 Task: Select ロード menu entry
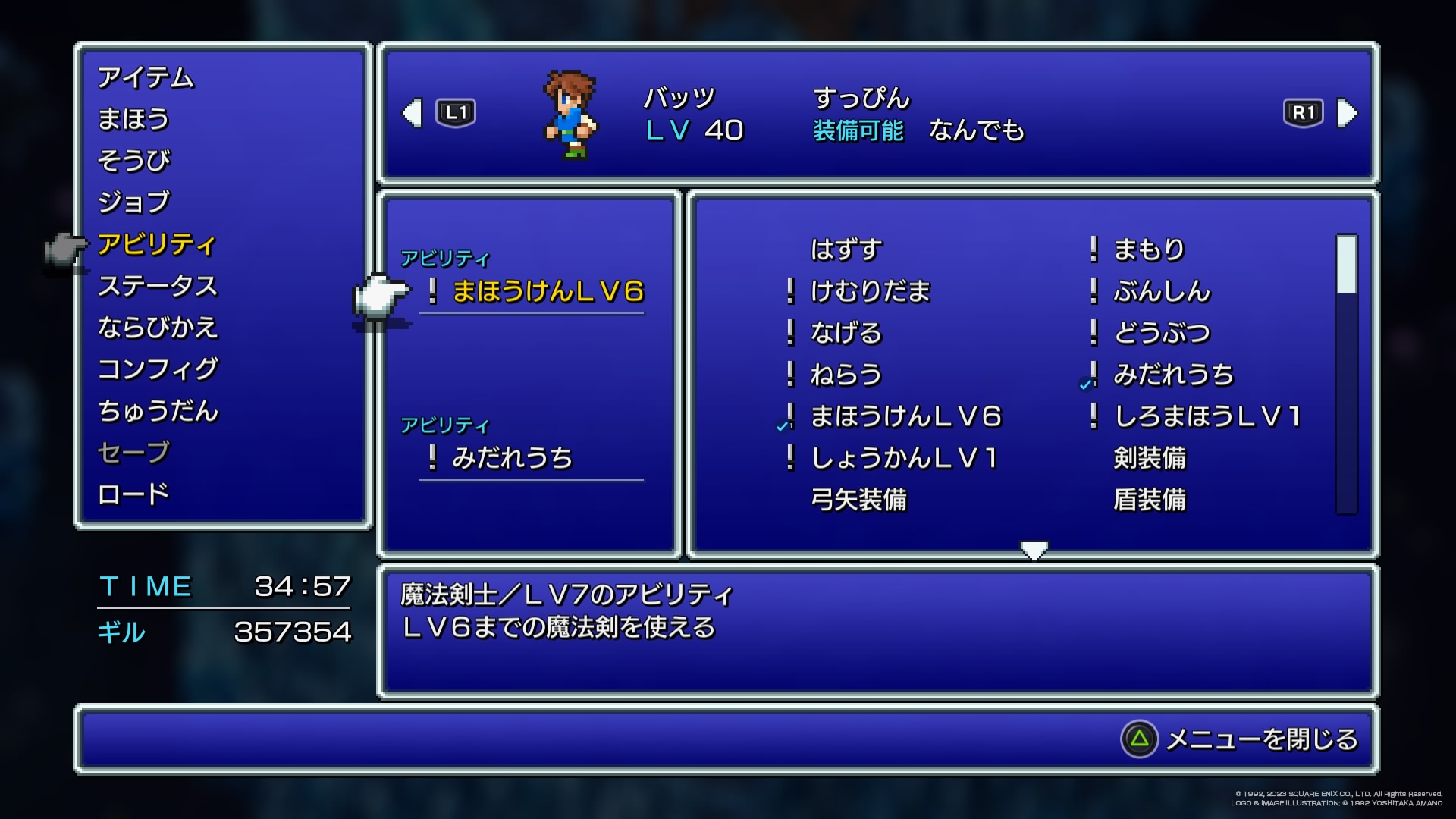click(x=133, y=494)
